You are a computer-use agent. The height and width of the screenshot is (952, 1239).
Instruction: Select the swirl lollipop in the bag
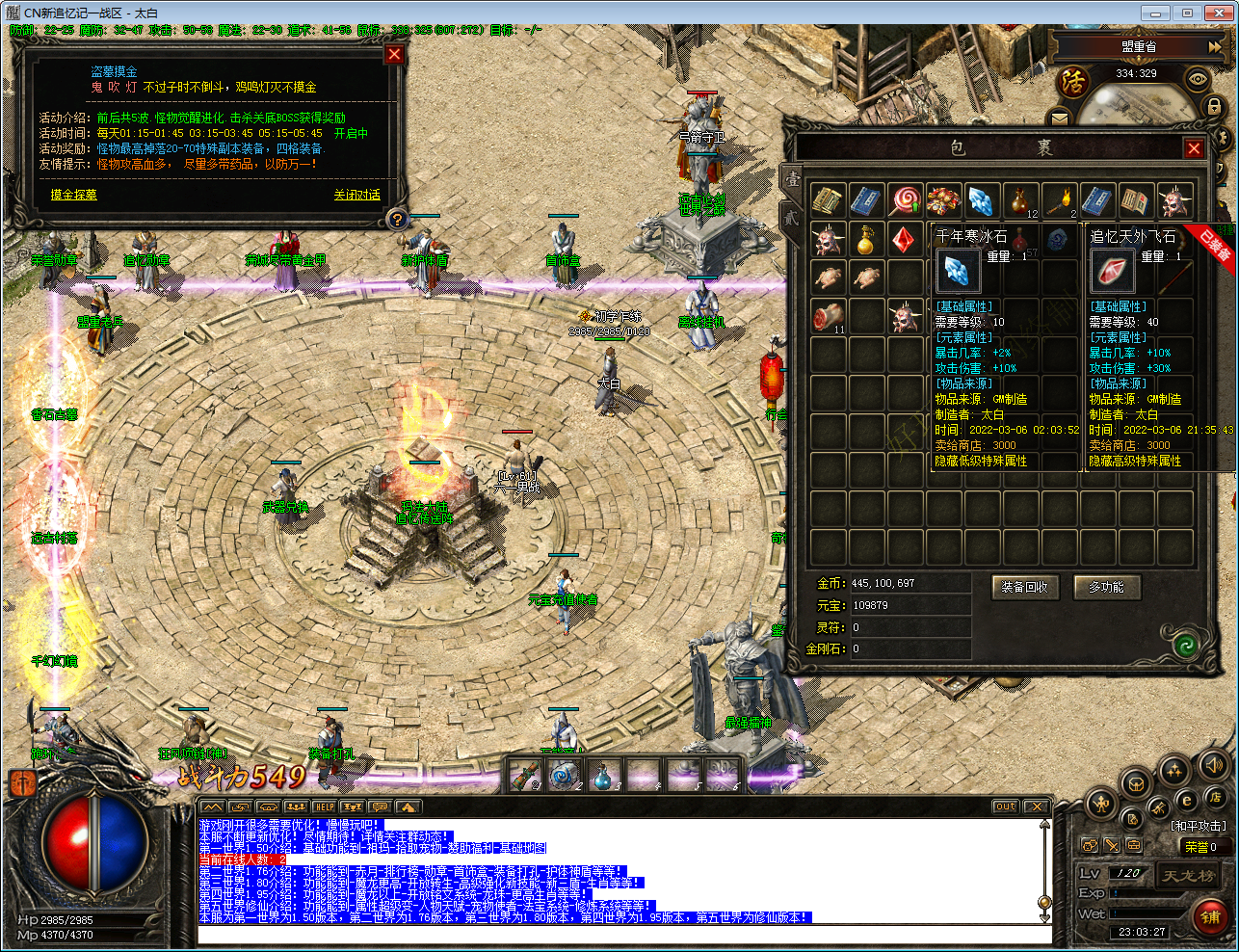(x=905, y=200)
